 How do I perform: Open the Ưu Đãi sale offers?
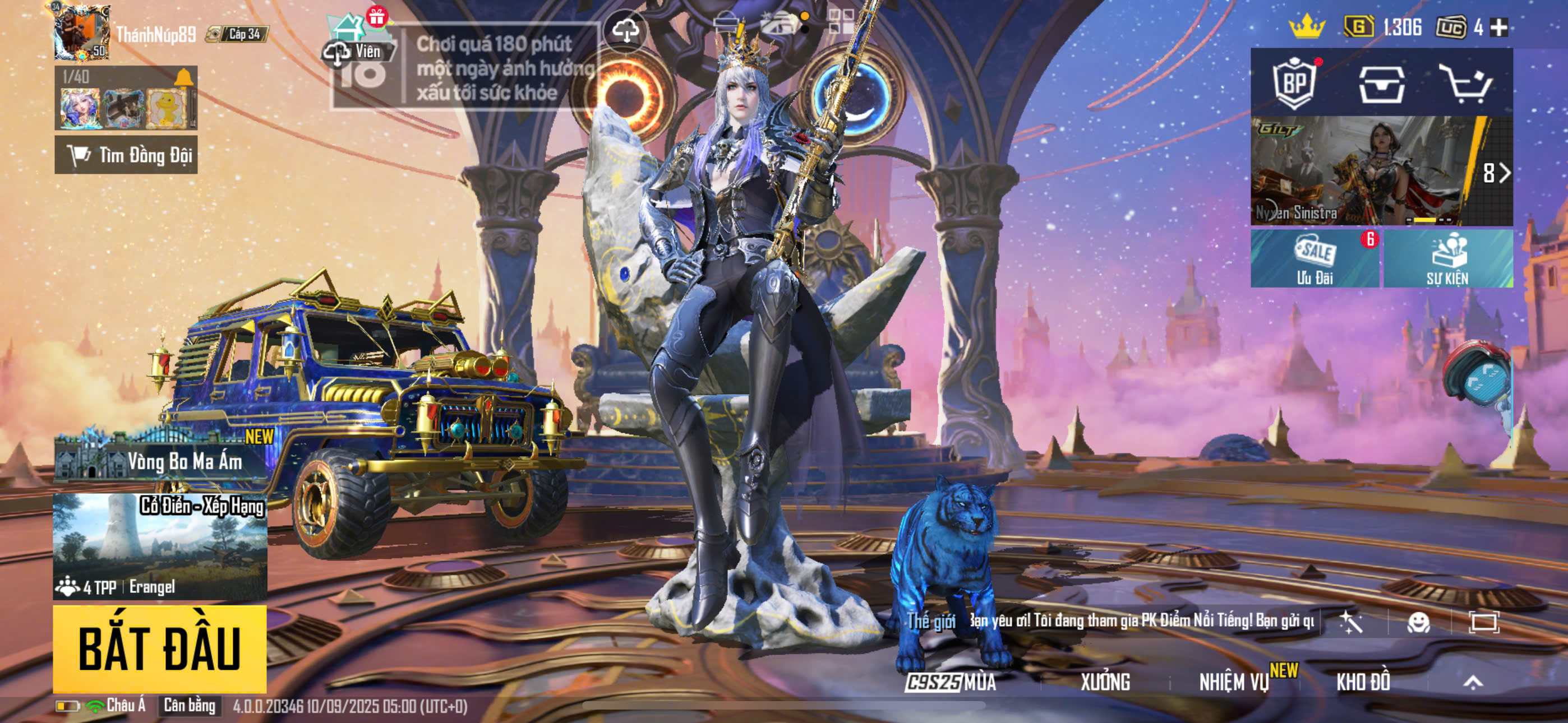[x=1315, y=258]
